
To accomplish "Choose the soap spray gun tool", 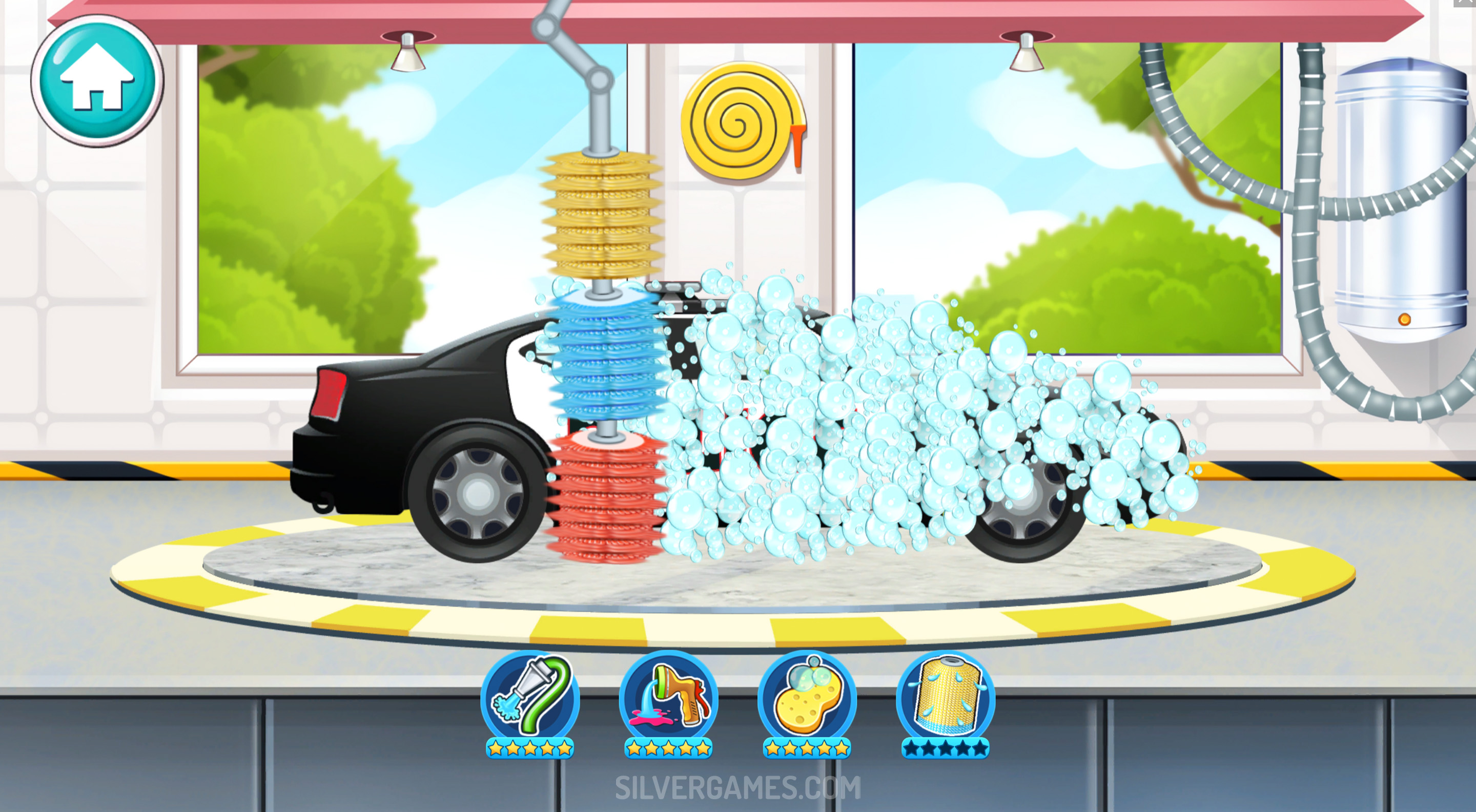I will coord(668,697).
